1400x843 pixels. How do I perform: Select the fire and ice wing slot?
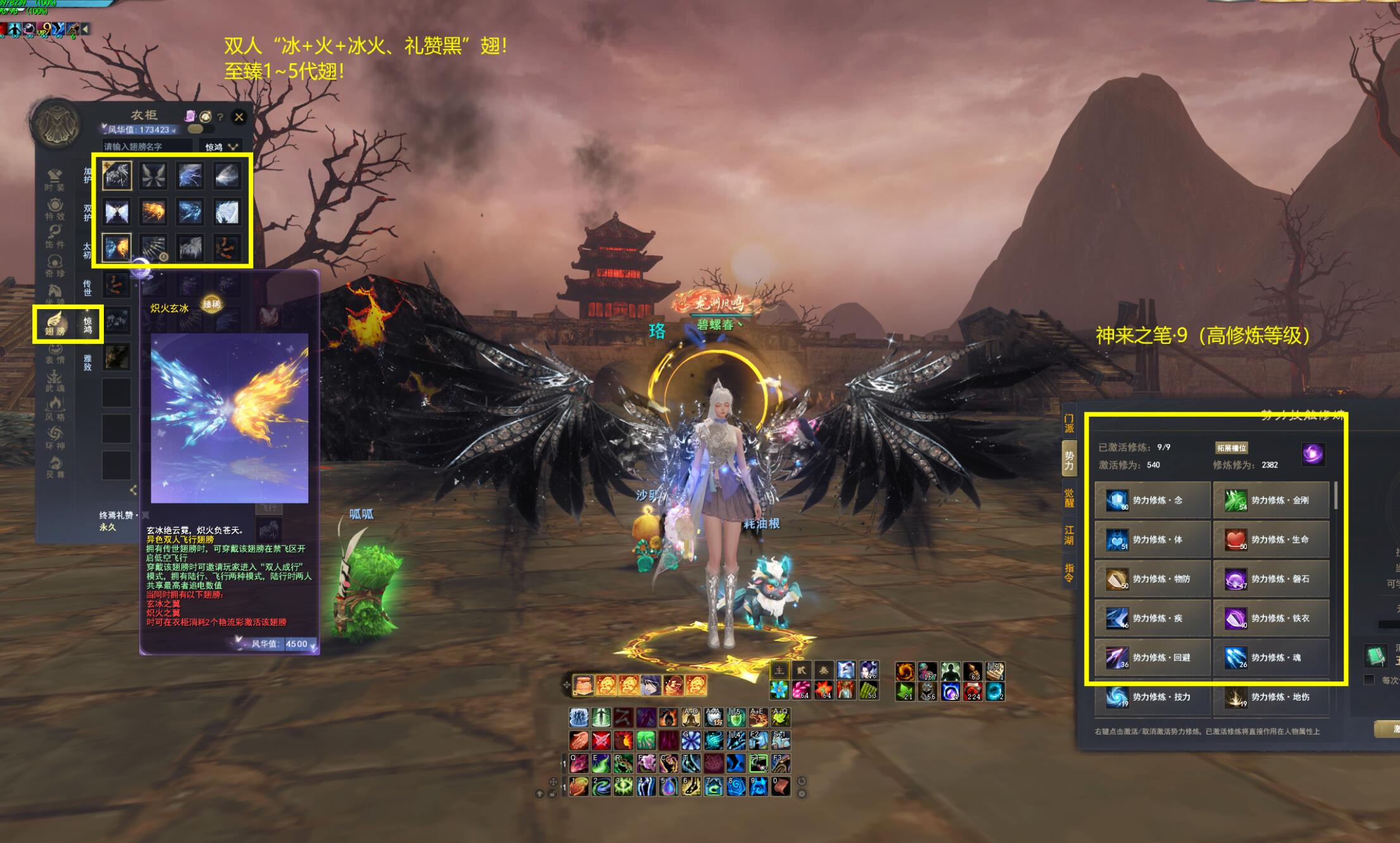pyautogui.click(x=117, y=248)
